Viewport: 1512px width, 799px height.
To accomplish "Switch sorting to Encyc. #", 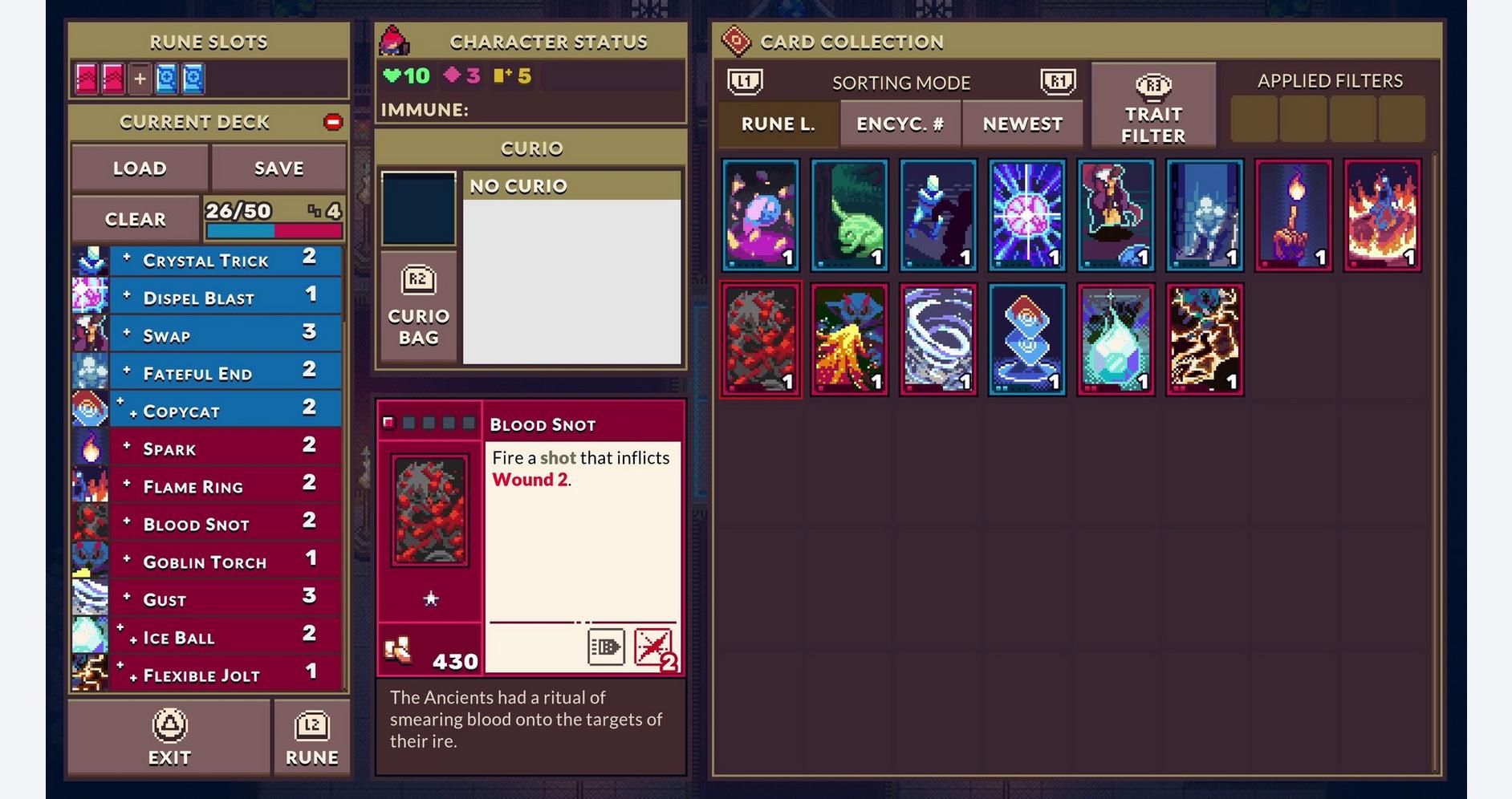I will tap(900, 124).
